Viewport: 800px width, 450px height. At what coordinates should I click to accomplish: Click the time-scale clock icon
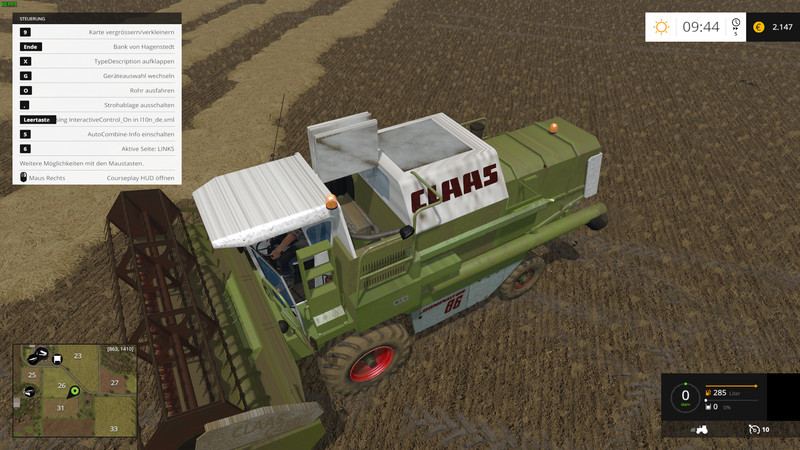tap(736, 24)
